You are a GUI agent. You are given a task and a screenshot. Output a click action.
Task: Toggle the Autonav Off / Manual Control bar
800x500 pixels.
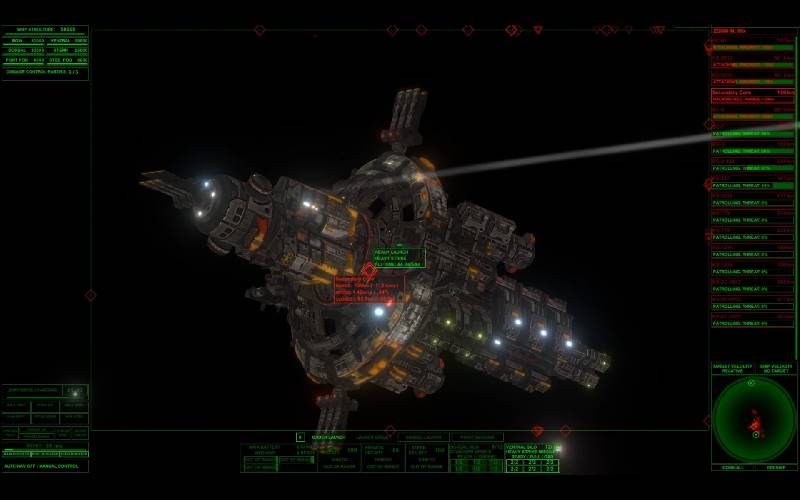coord(44,467)
